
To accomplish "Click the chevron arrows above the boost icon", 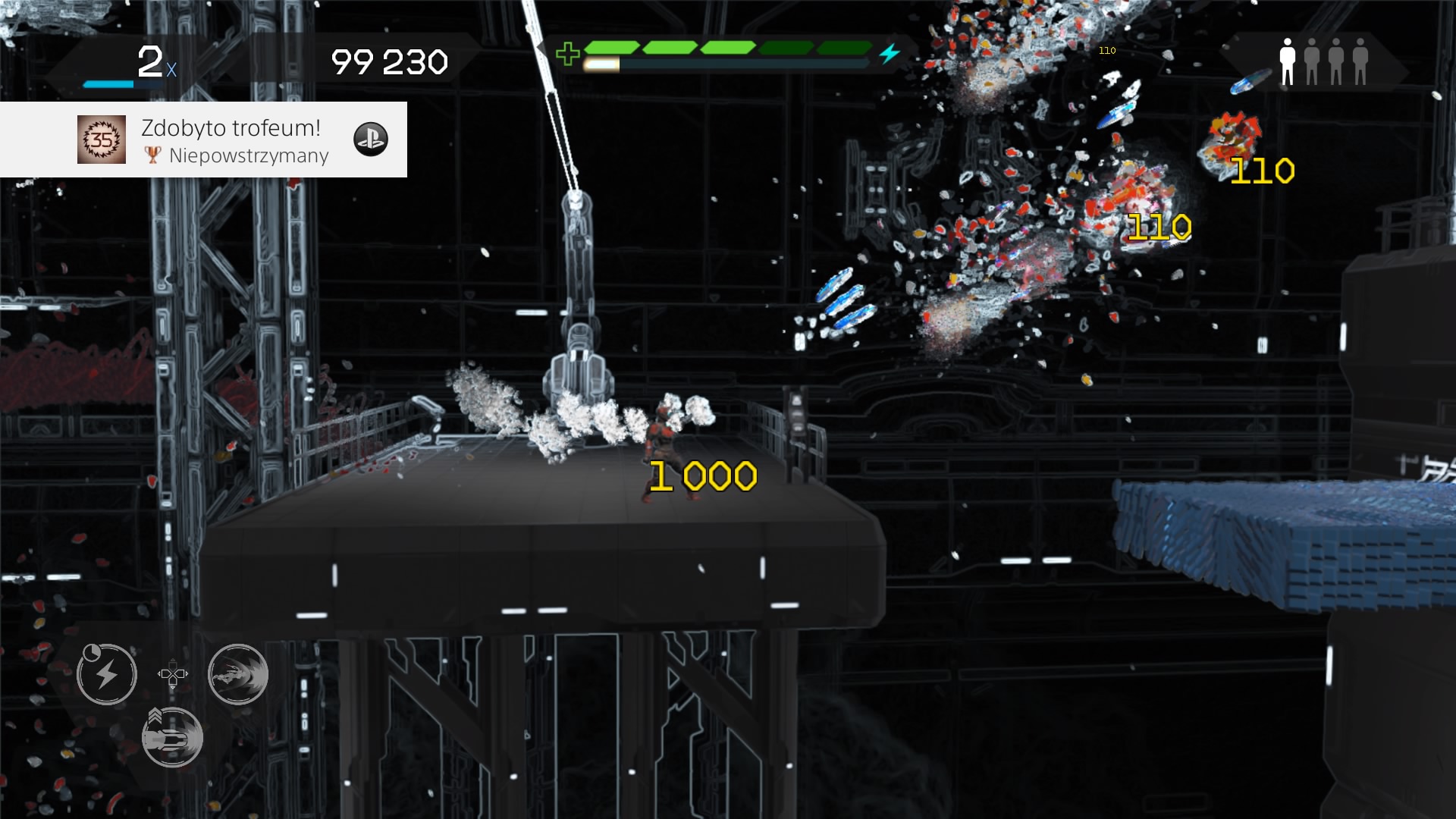I will 157,716.
